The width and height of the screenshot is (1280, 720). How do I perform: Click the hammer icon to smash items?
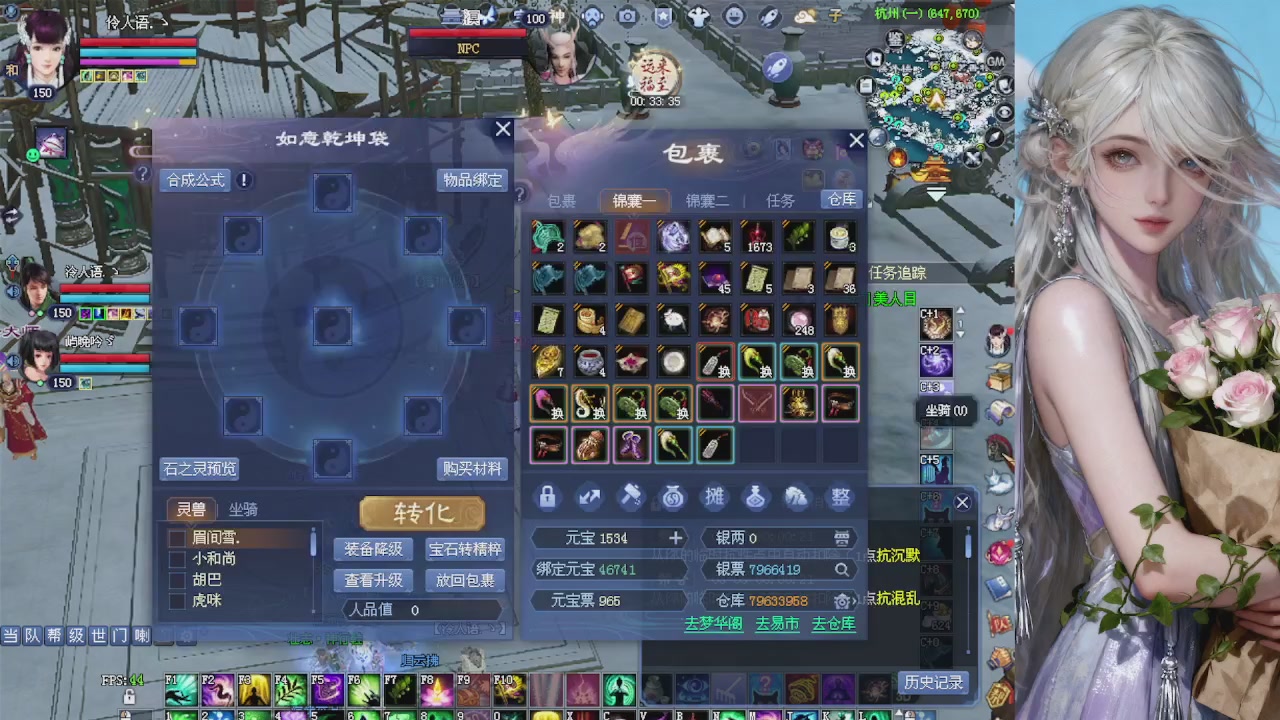point(630,498)
